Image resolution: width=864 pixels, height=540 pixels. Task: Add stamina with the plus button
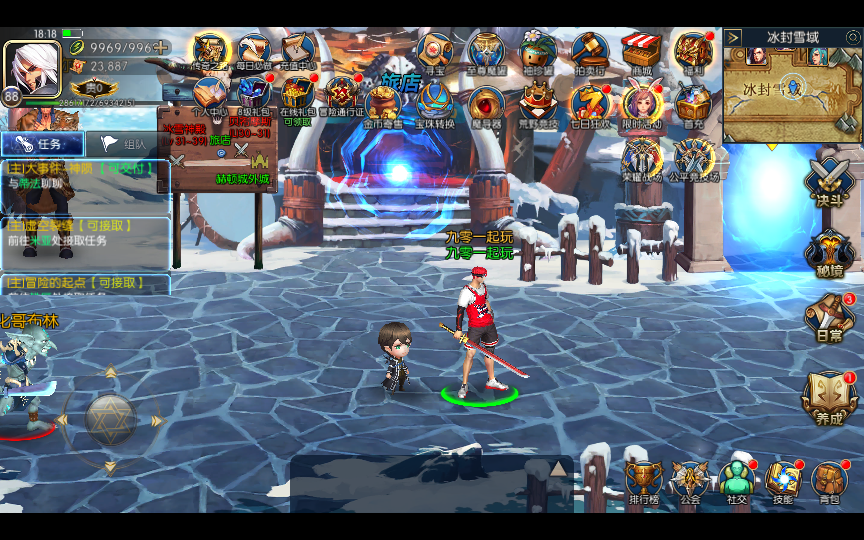pyautogui.click(x=160, y=47)
